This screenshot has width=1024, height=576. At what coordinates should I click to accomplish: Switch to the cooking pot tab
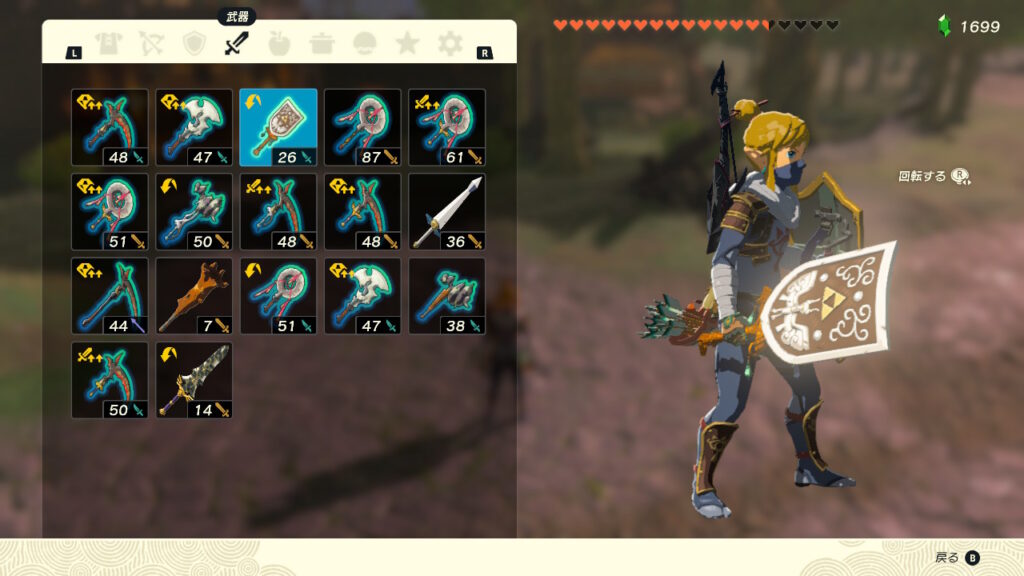pyautogui.click(x=322, y=44)
